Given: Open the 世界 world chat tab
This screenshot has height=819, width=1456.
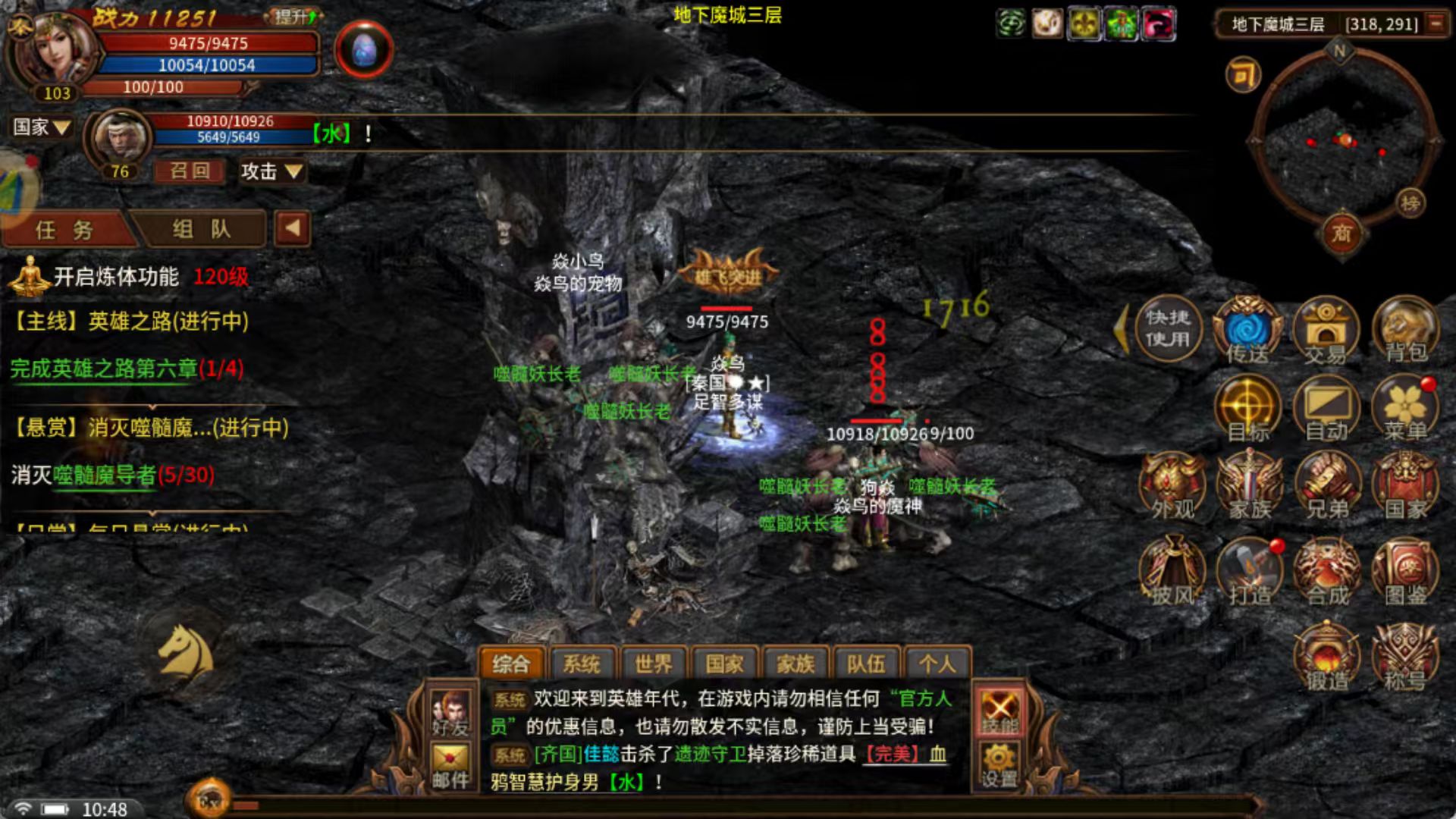Looking at the screenshot, I should [654, 662].
